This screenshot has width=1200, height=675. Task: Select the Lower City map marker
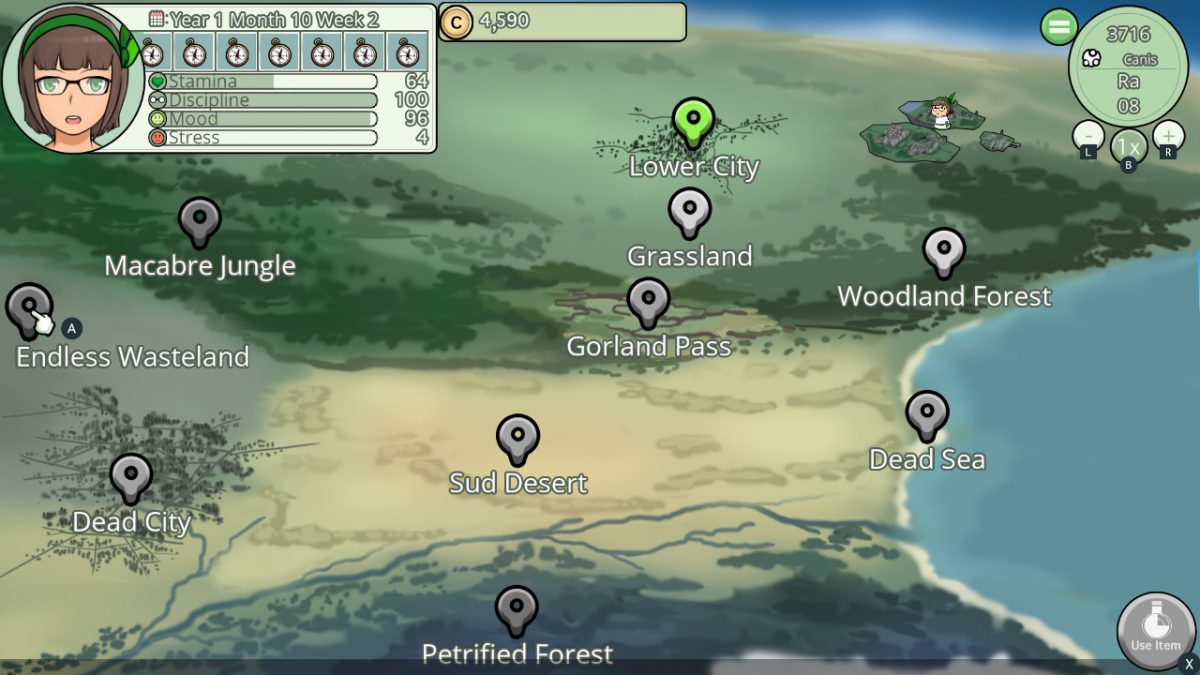click(692, 122)
